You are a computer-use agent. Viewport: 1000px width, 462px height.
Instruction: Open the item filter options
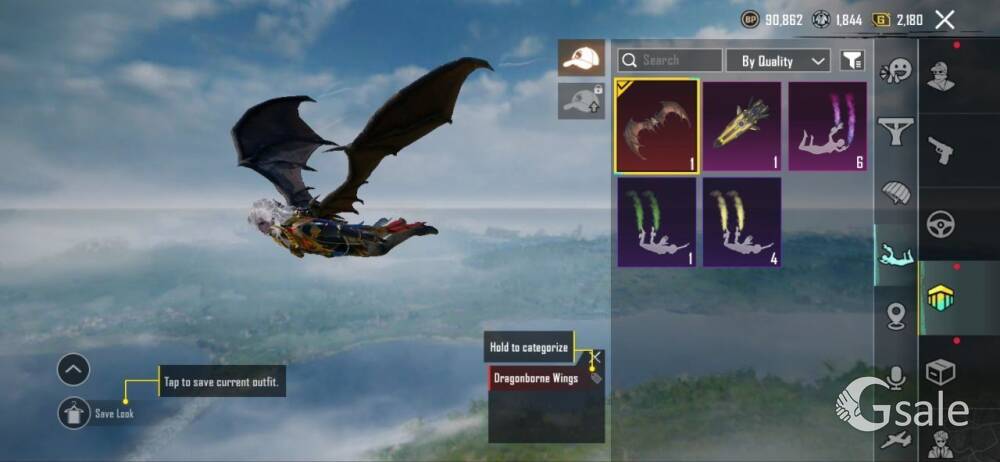click(851, 61)
